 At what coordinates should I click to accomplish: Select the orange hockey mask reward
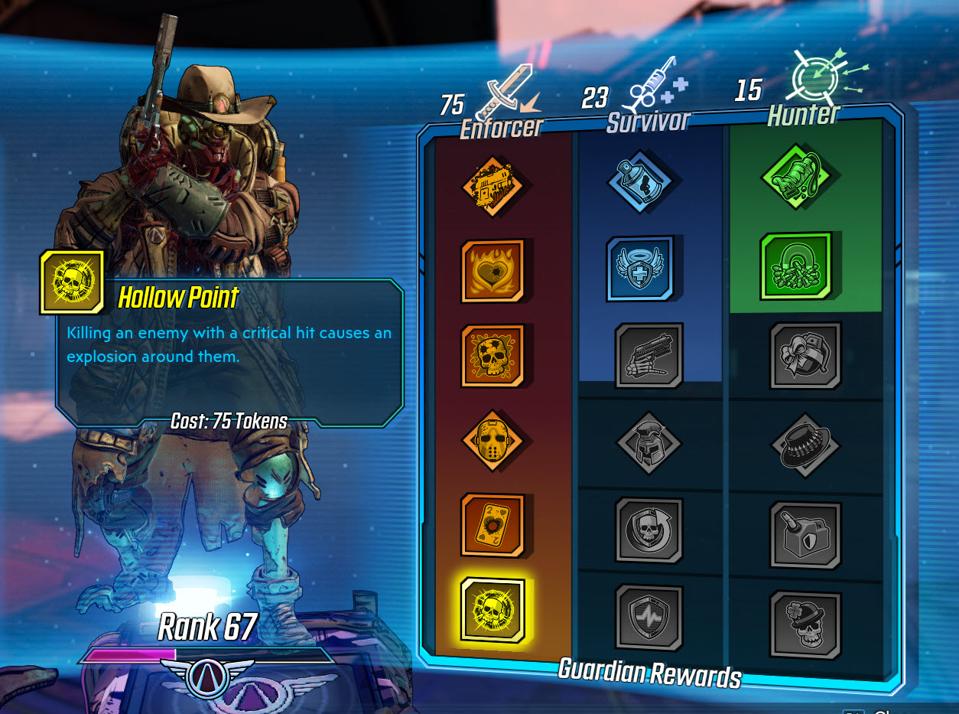pos(493,440)
